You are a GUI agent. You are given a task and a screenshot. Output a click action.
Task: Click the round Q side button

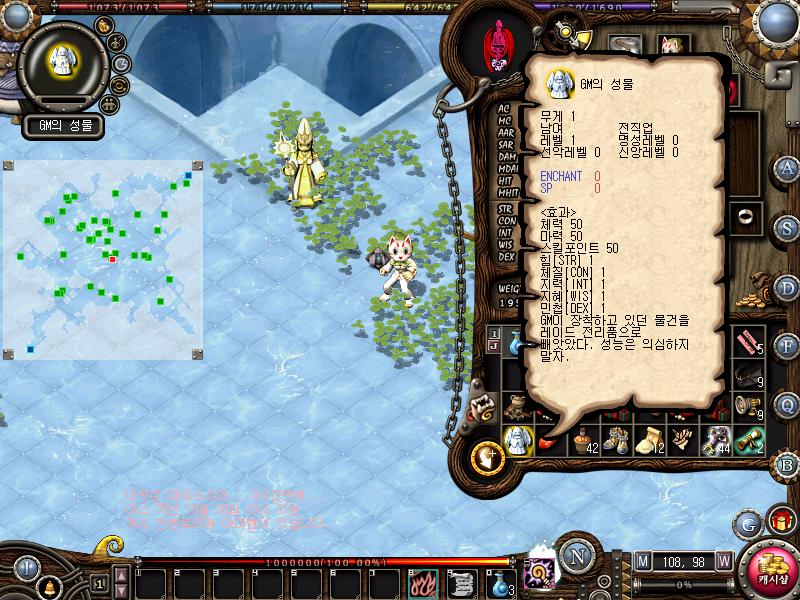[x=787, y=404]
